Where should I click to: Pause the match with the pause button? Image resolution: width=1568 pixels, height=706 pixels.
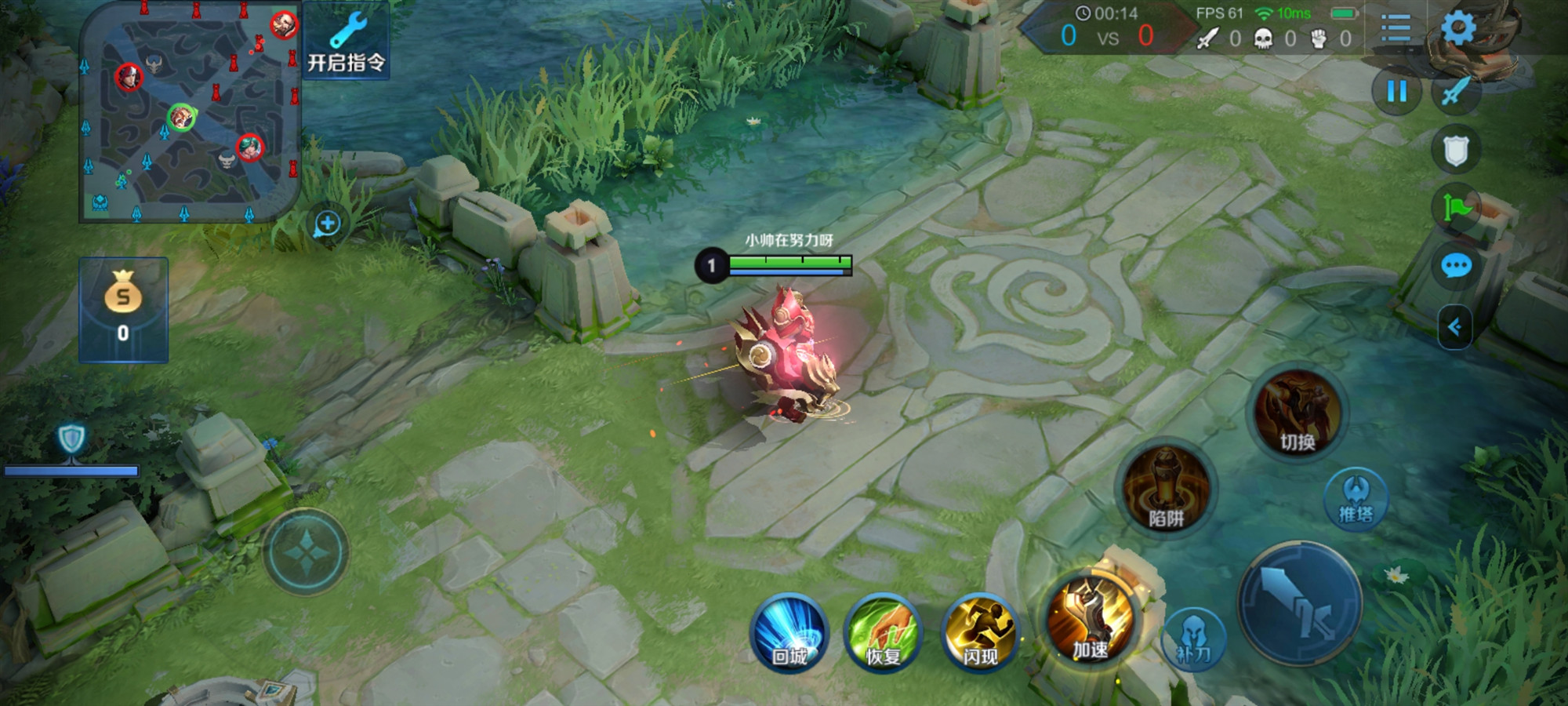[1396, 92]
